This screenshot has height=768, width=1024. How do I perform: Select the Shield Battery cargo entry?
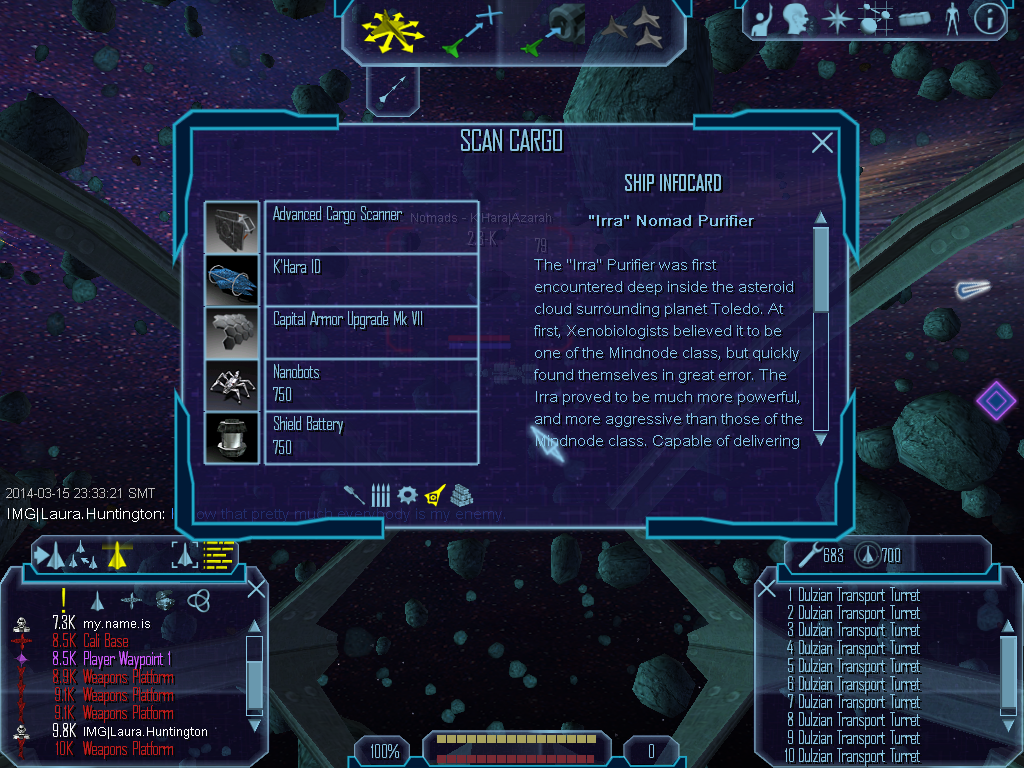coord(371,437)
